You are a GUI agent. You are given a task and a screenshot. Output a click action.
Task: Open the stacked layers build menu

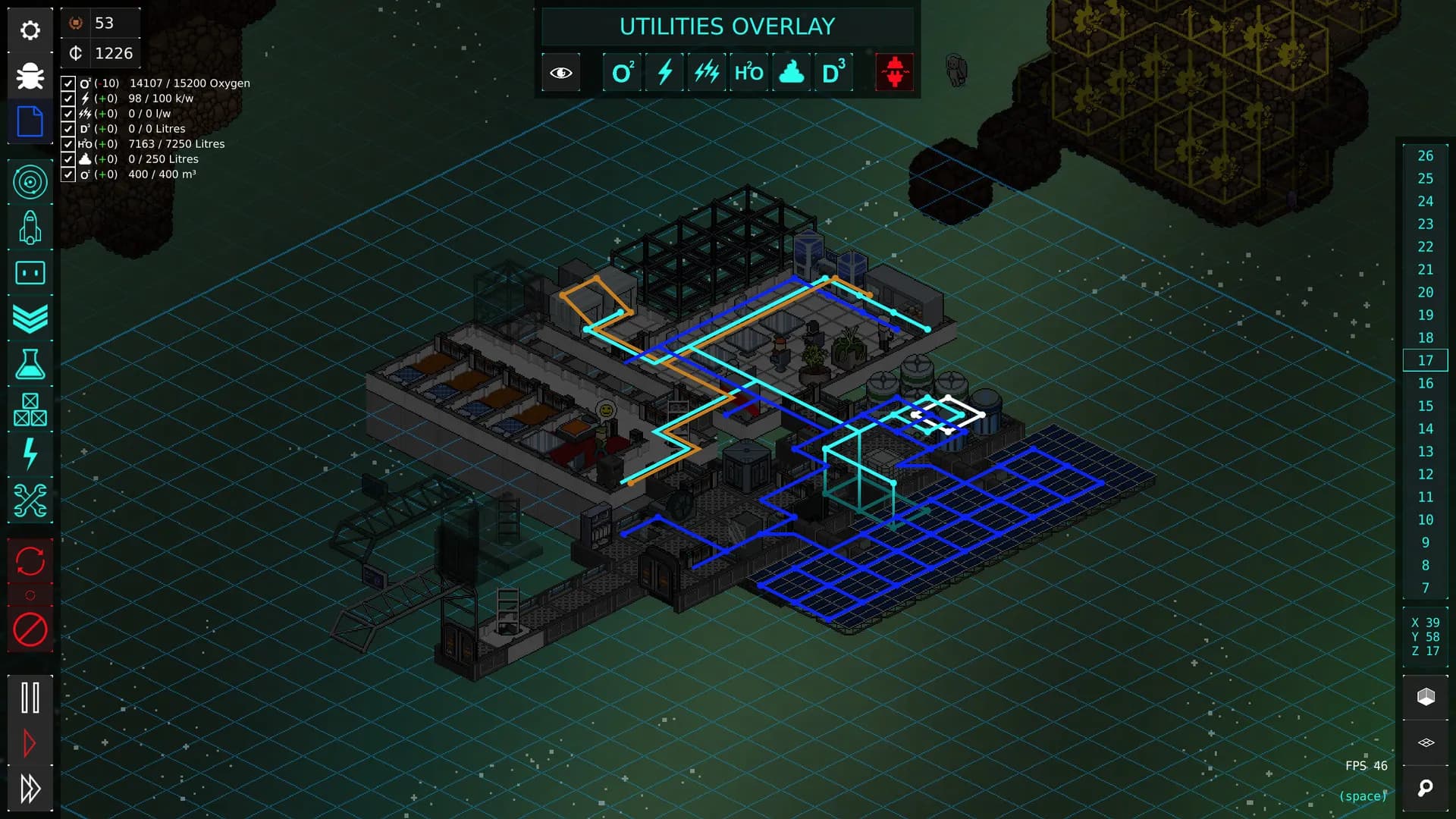(x=30, y=318)
